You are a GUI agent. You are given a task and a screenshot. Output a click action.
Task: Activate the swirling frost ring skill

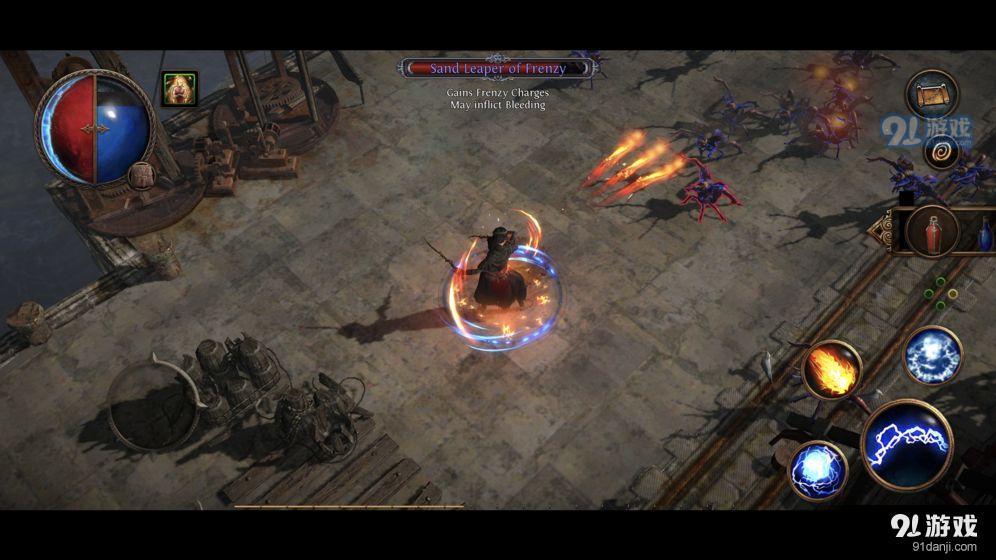click(x=932, y=355)
